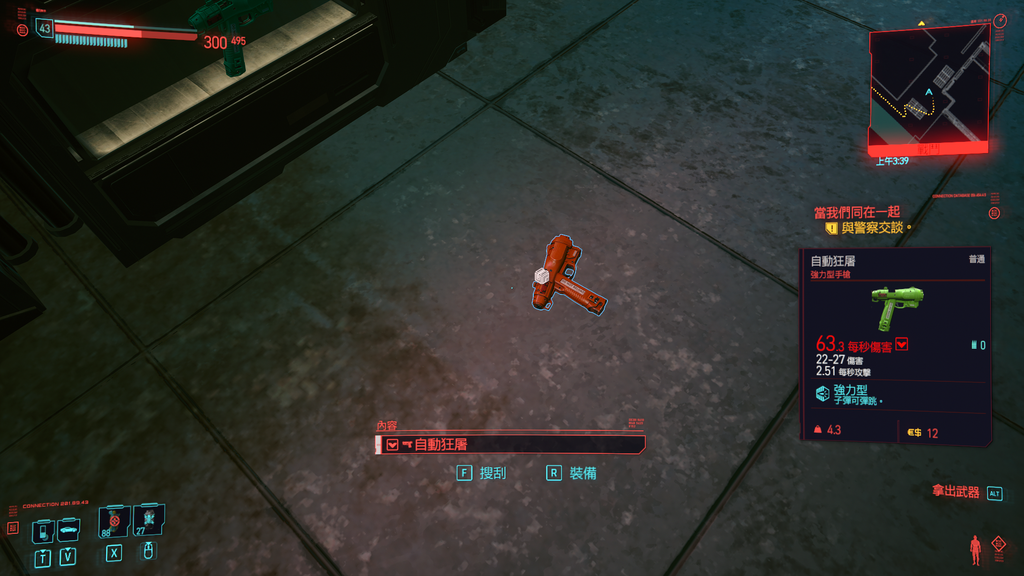
Task: Use the consumable slot showing 27
Action: 148,520
